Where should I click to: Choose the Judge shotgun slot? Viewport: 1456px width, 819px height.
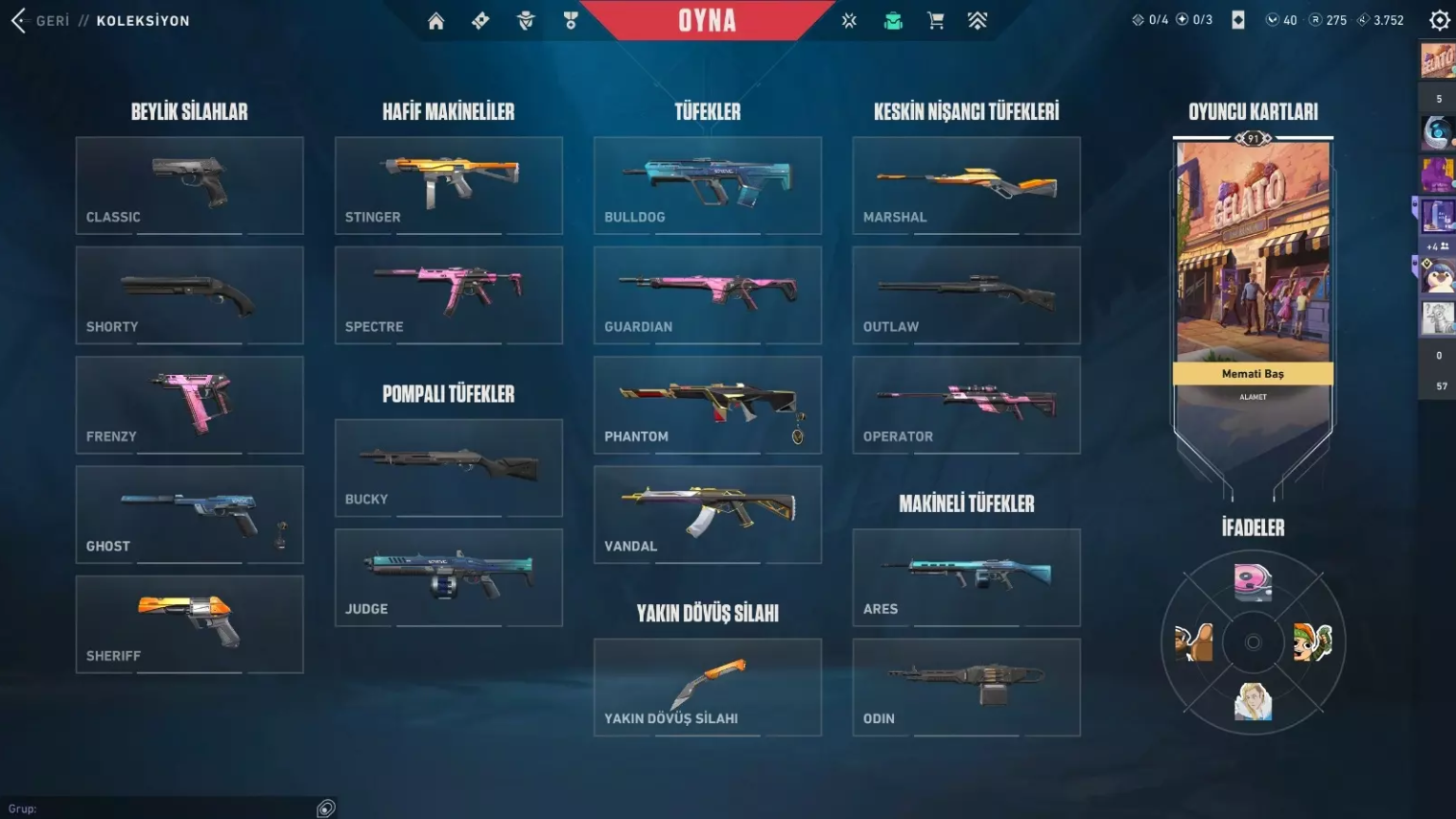tap(448, 577)
